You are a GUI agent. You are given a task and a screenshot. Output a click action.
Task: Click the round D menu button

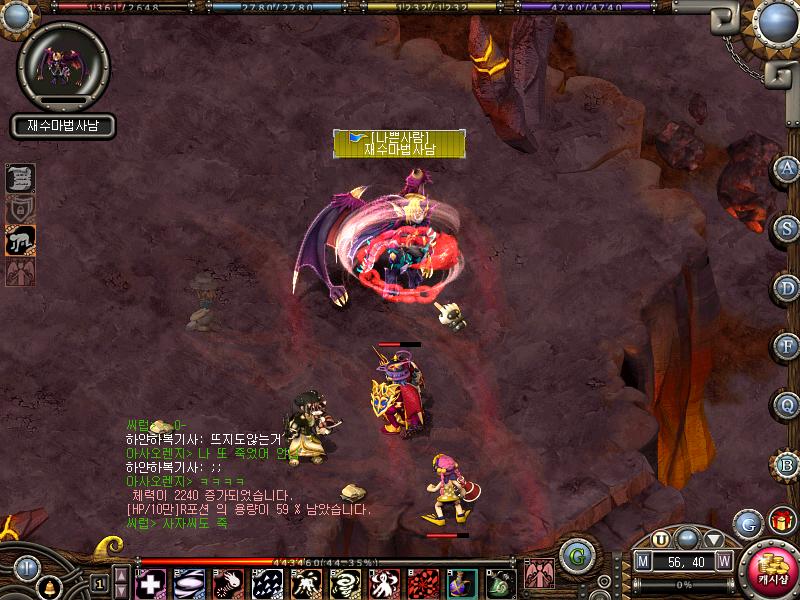788,288
